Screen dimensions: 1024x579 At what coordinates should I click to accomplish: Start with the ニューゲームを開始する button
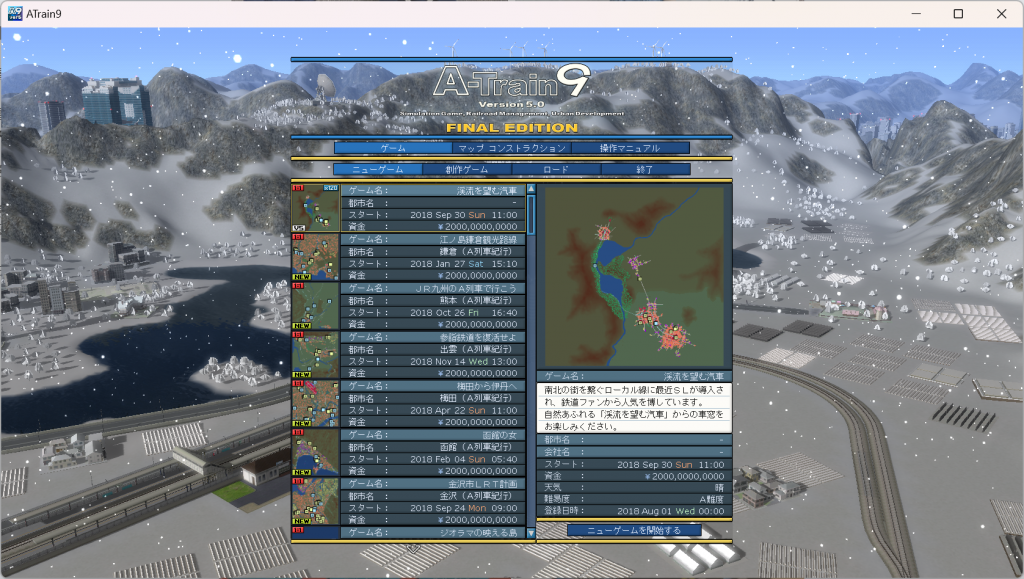[634, 530]
